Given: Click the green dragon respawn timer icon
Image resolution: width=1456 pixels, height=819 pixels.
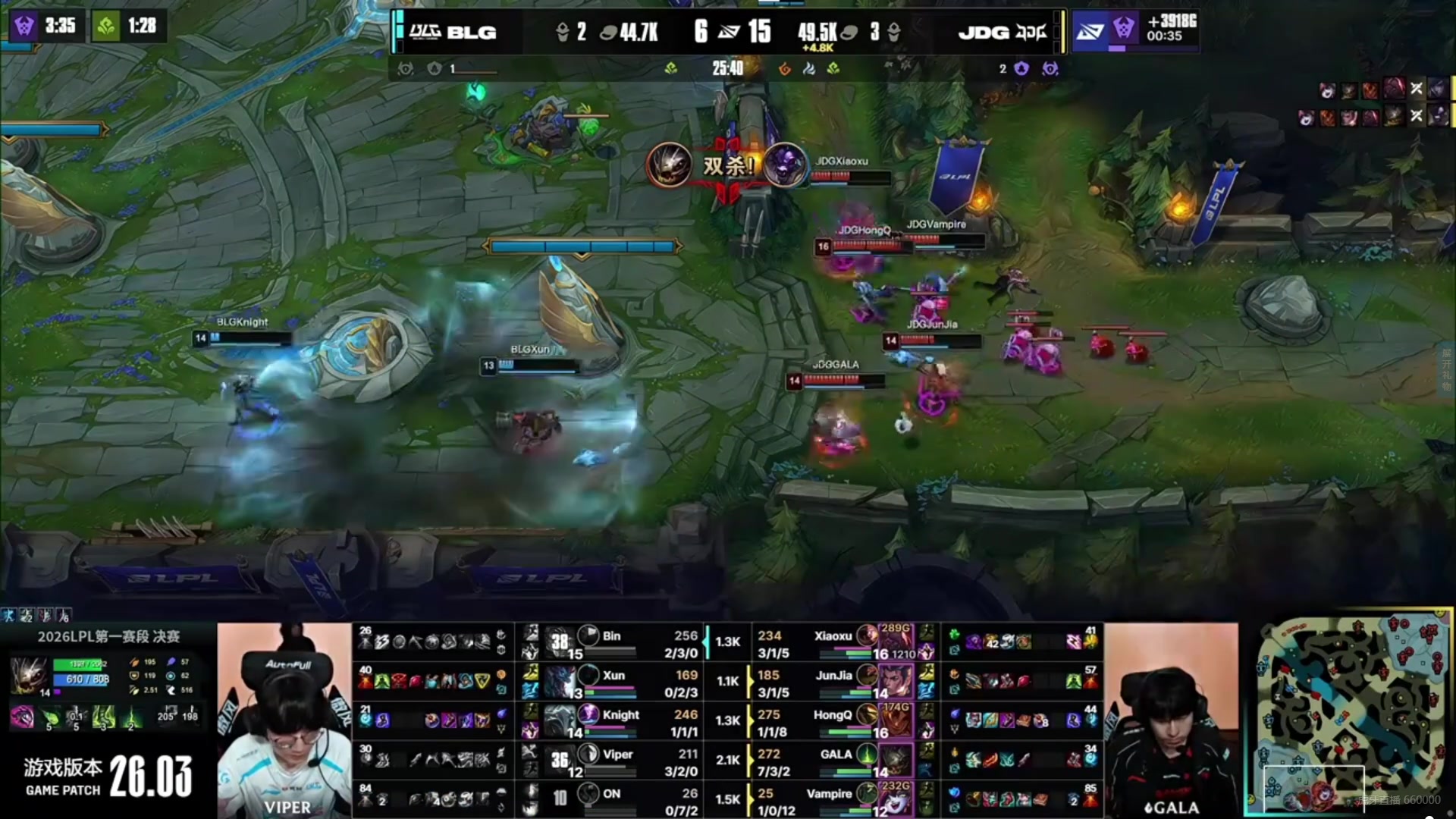Looking at the screenshot, I should click(x=106, y=27).
